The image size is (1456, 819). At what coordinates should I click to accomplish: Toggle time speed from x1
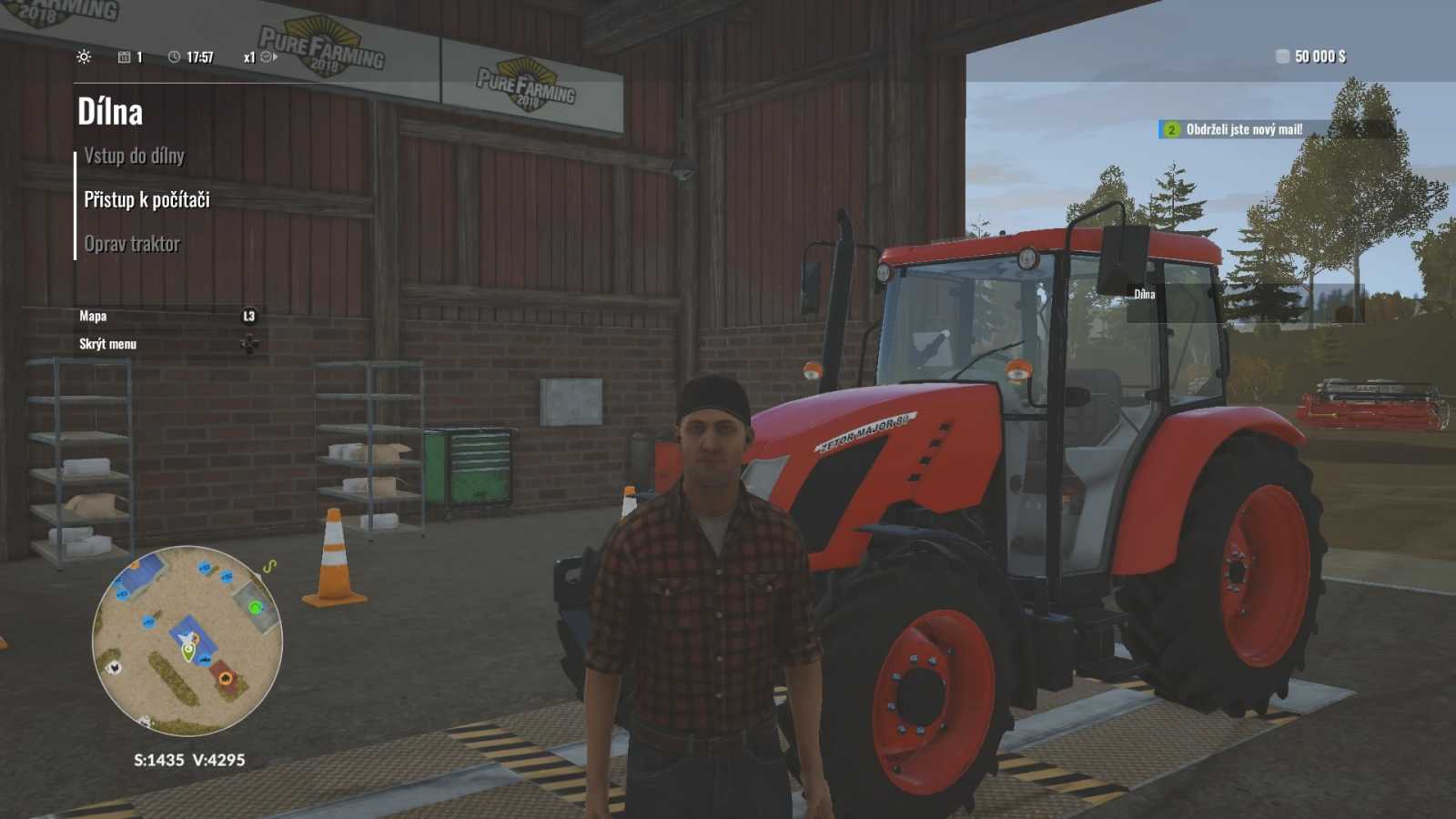pos(245,56)
